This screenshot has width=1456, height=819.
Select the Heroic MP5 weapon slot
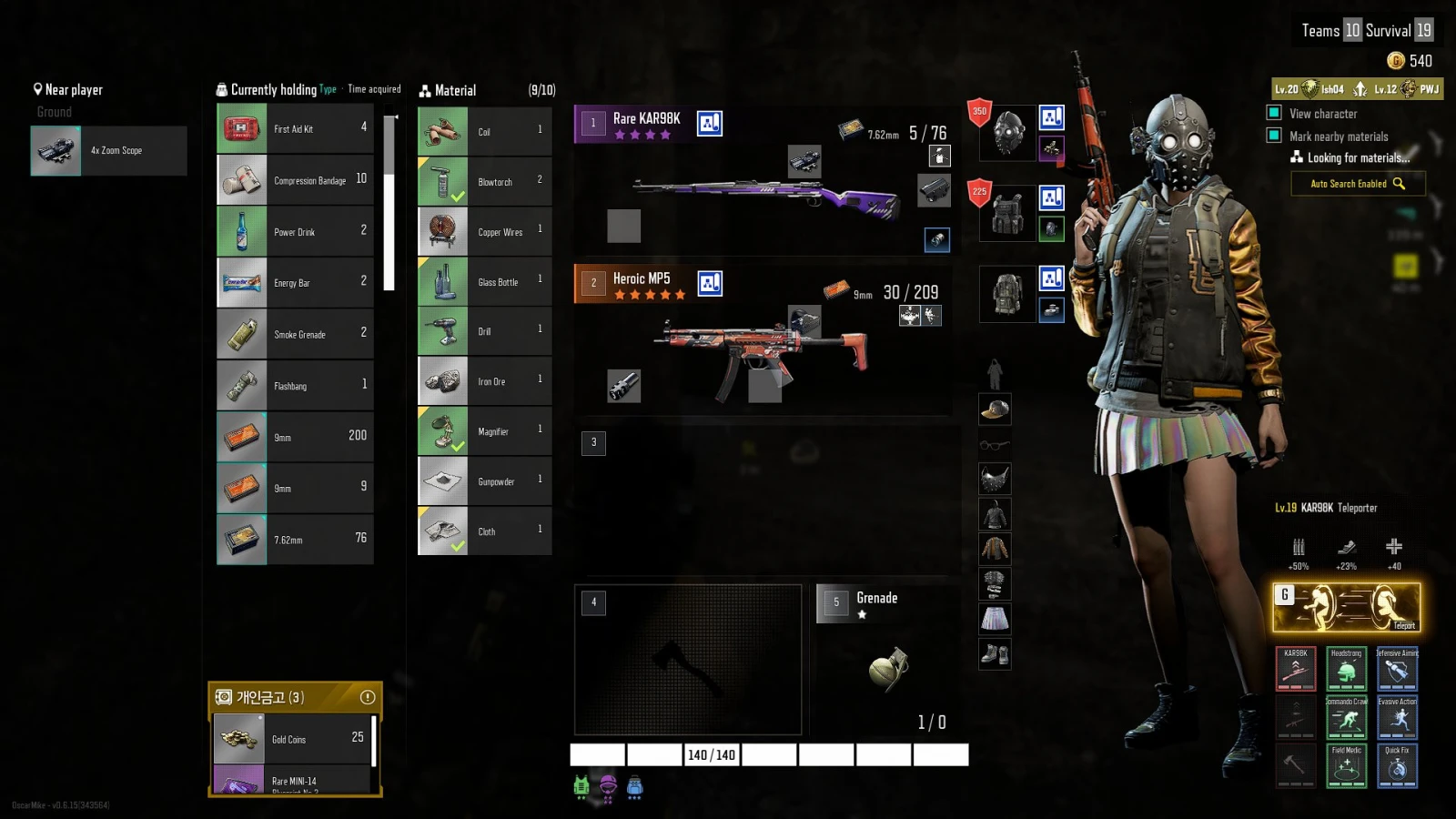763,339
